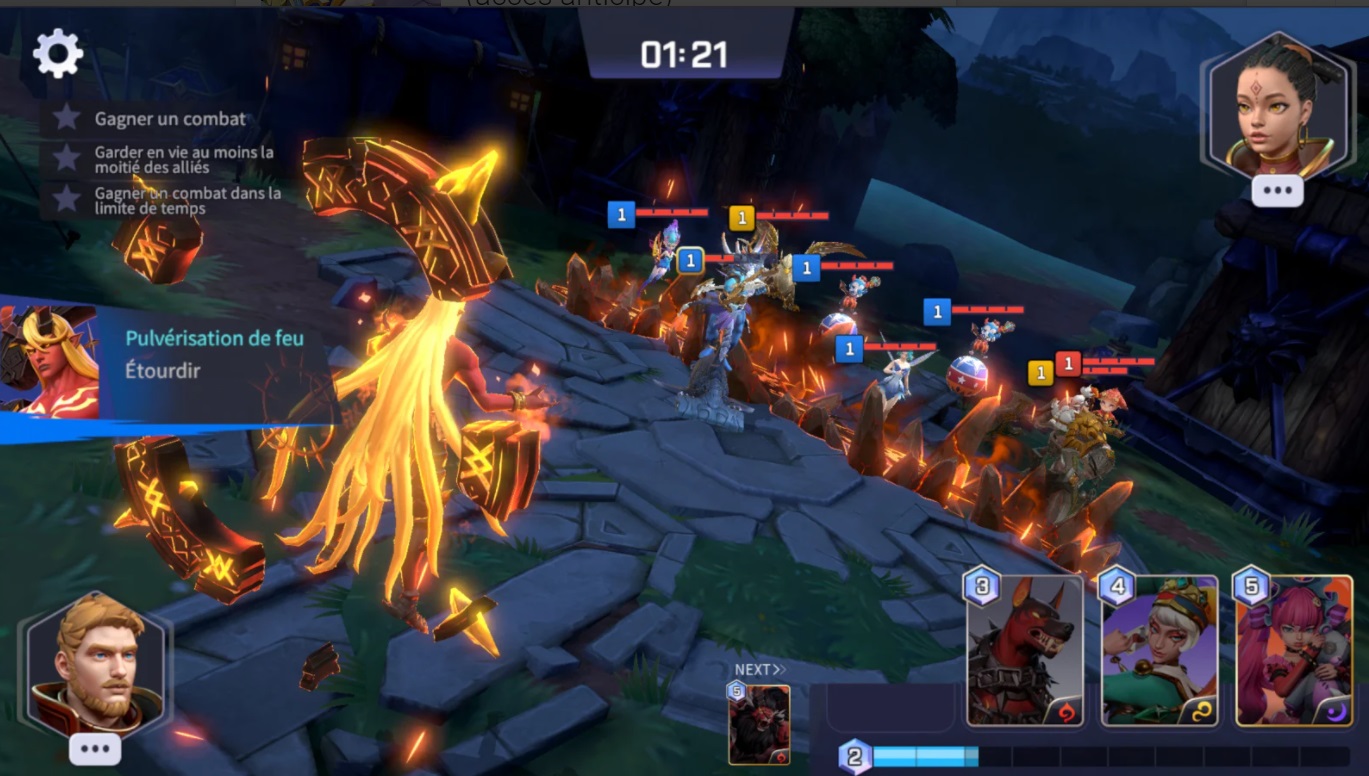Click the 'Étourdir' effect label
This screenshot has width=1369, height=776.
[x=163, y=370]
